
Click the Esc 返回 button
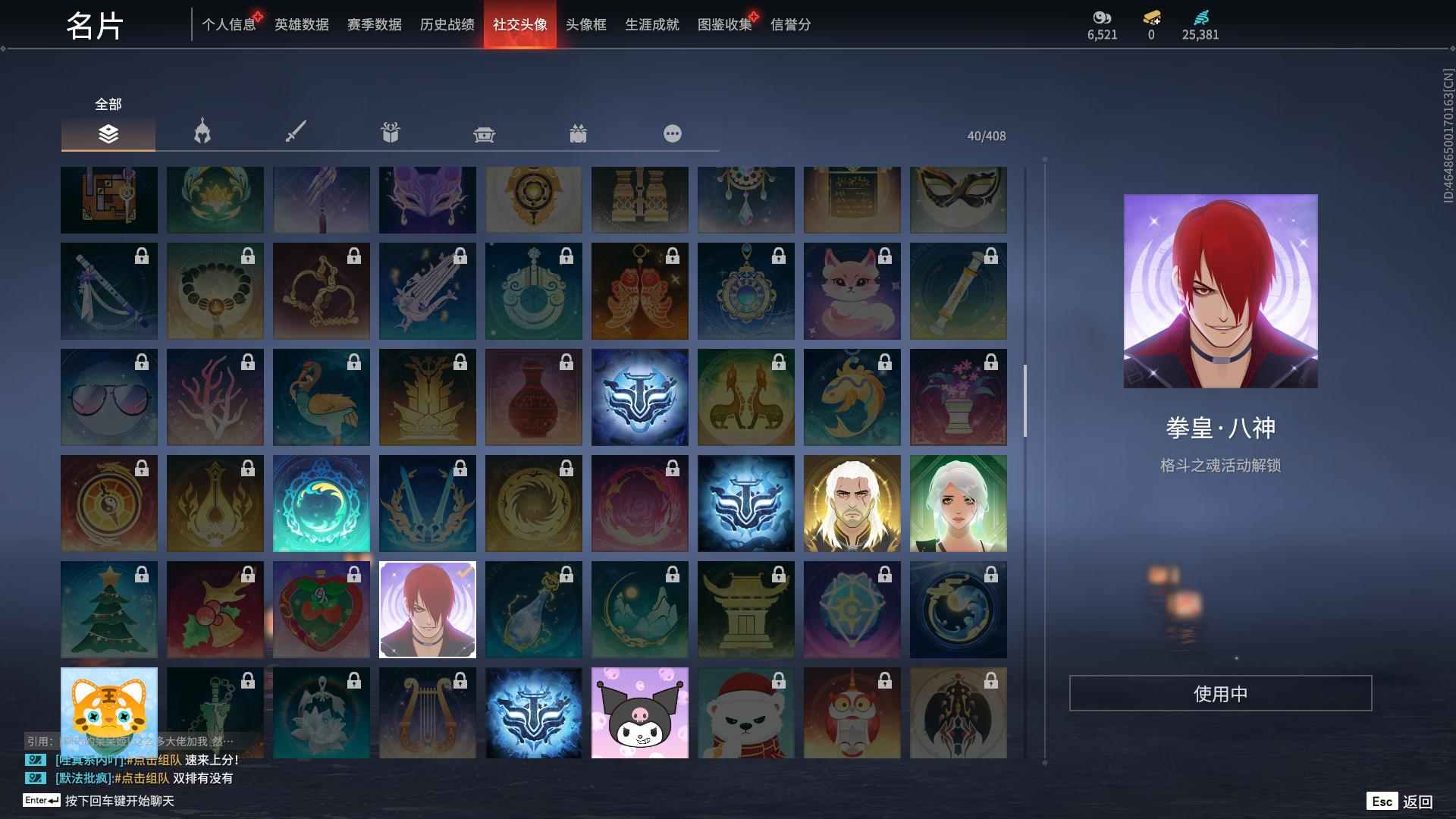tap(1402, 800)
